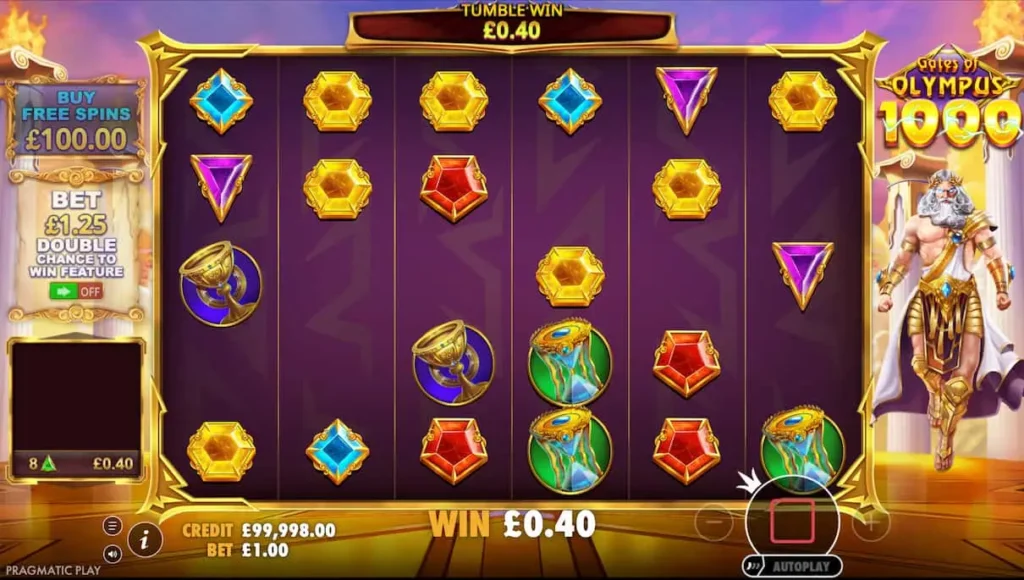Increase the bet with the plus button
This screenshot has height=580, width=1024.
pyautogui.click(x=870, y=521)
